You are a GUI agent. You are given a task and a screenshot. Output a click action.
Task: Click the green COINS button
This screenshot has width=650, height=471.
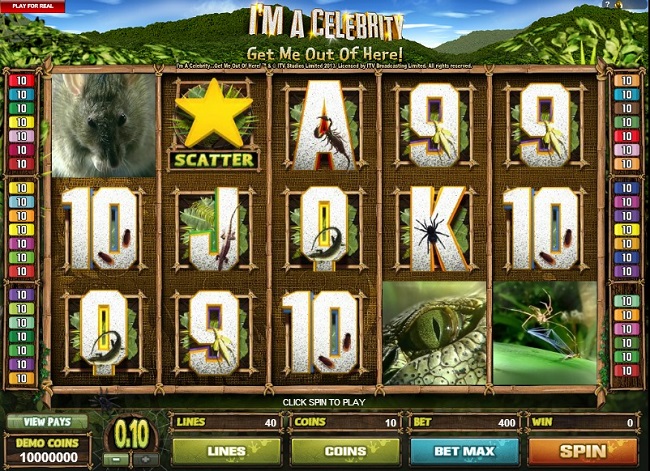click(344, 451)
